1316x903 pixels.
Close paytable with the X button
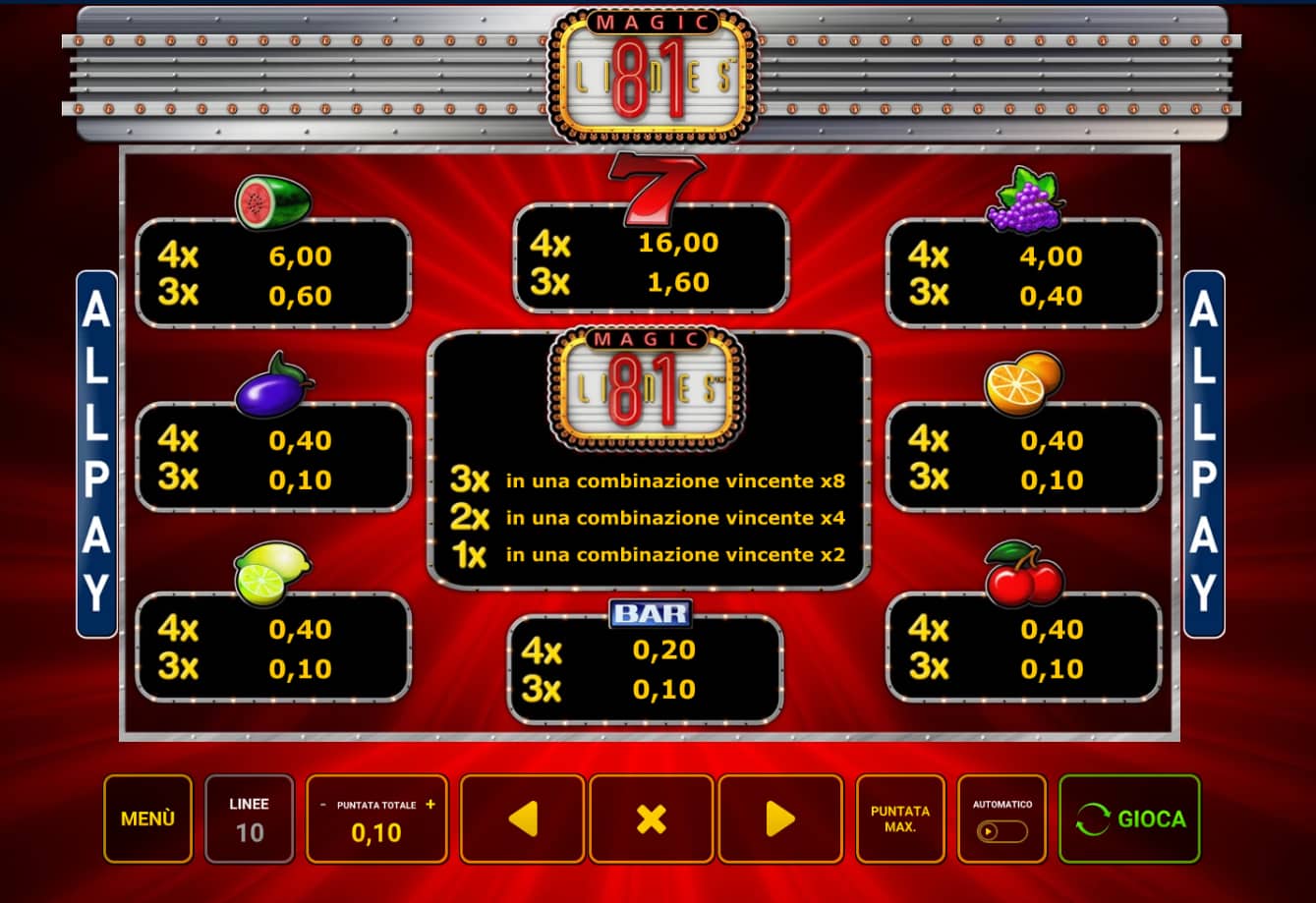tap(651, 818)
